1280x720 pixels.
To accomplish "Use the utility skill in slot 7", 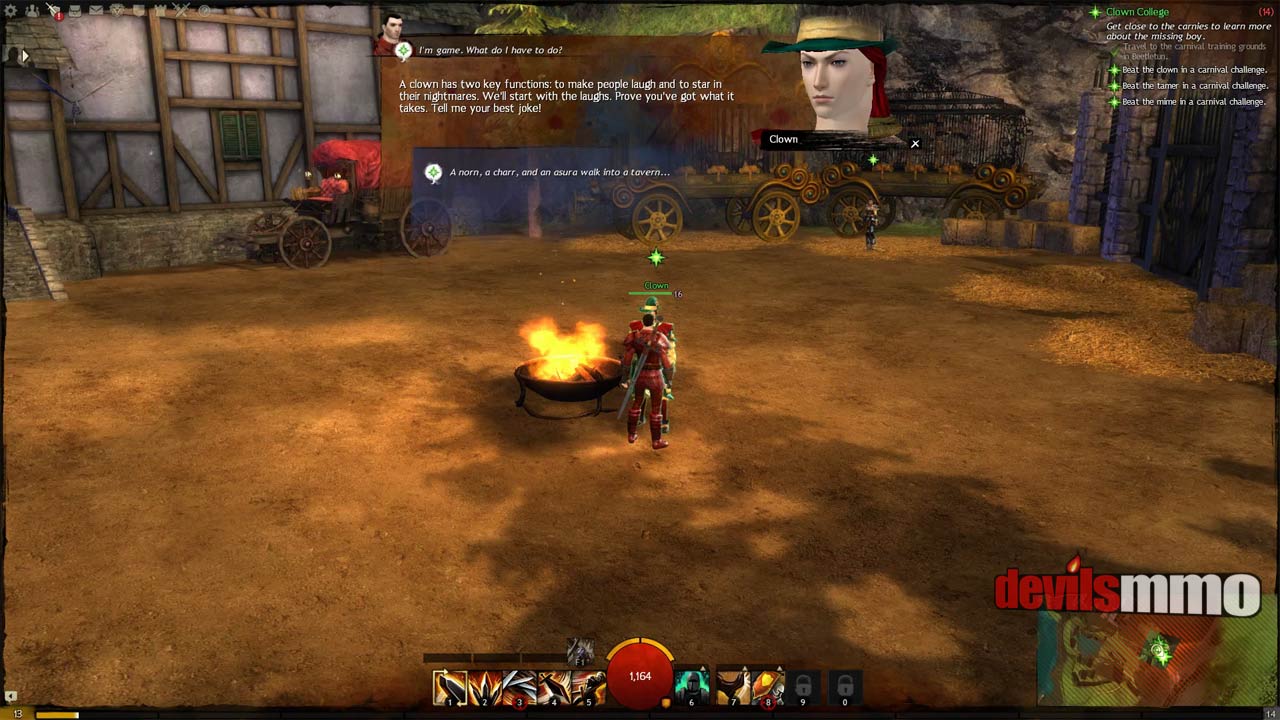I will point(733,687).
